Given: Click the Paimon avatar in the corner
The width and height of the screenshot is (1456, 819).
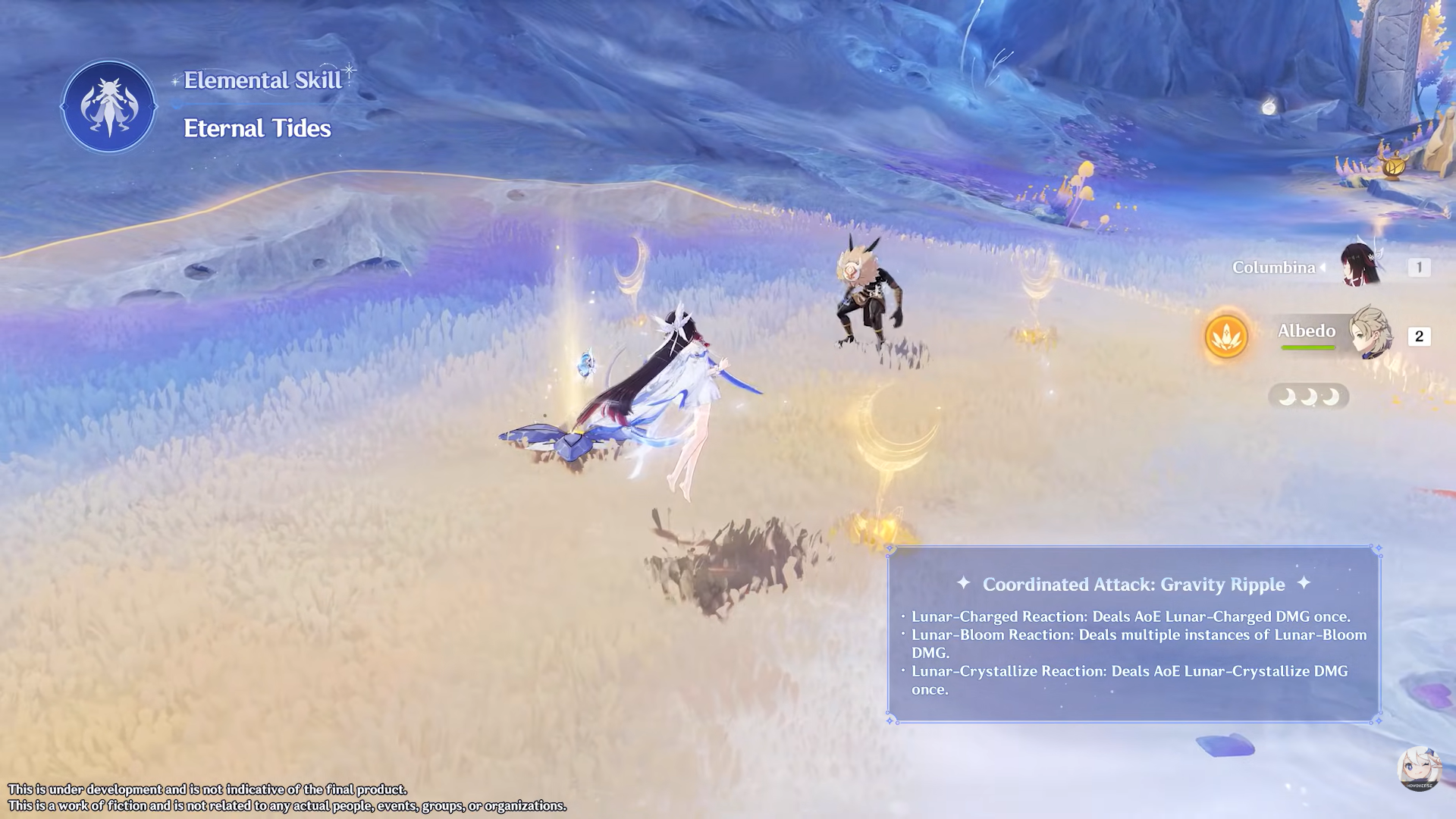Looking at the screenshot, I should pos(1419,769).
